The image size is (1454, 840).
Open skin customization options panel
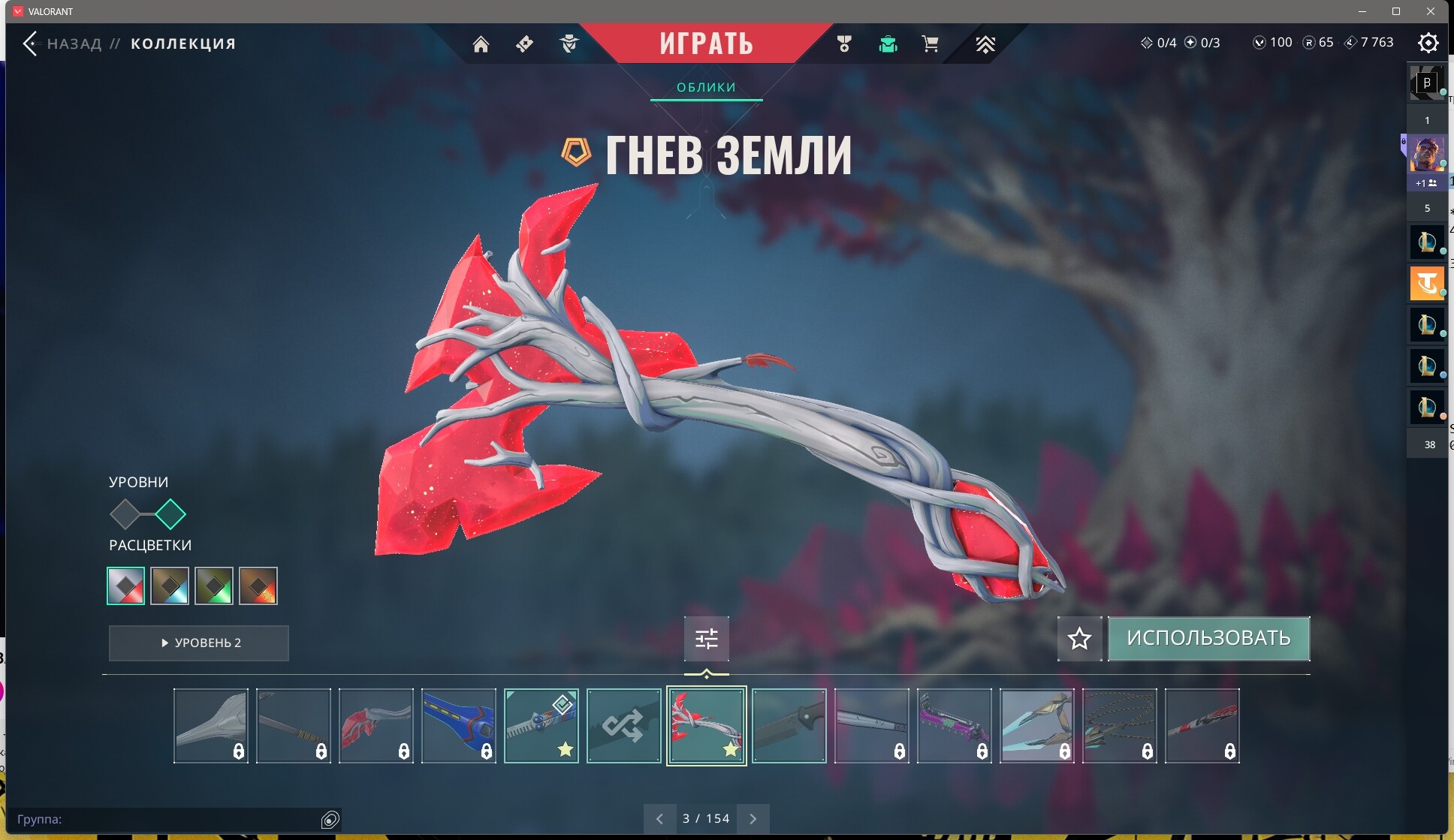click(x=707, y=639)
